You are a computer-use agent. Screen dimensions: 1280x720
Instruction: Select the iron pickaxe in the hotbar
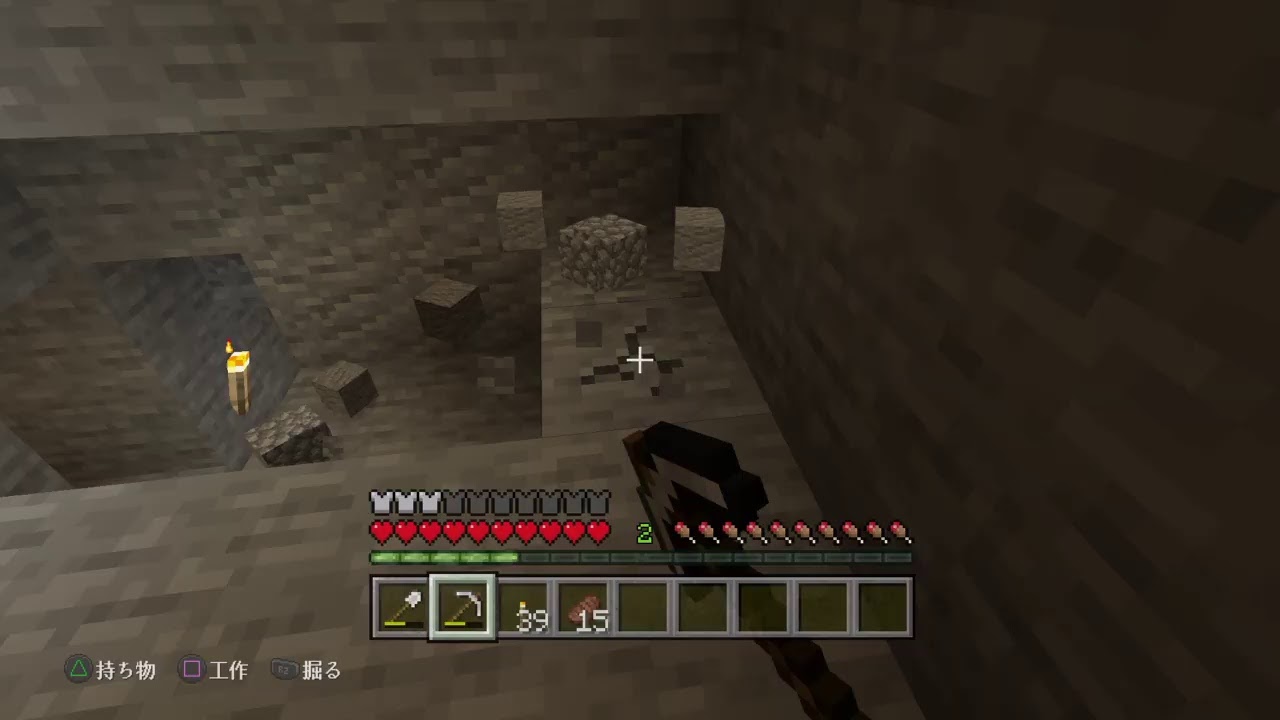(x=462, y=608)
